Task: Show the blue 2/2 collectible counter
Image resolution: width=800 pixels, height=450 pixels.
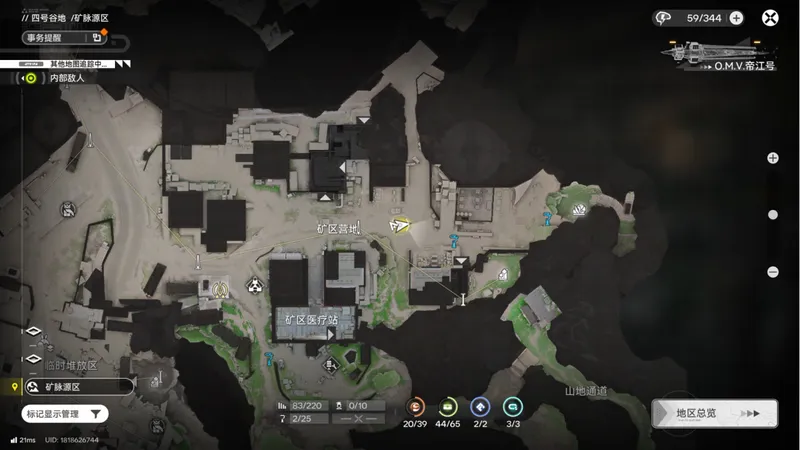Action: (x=480, y=406)
